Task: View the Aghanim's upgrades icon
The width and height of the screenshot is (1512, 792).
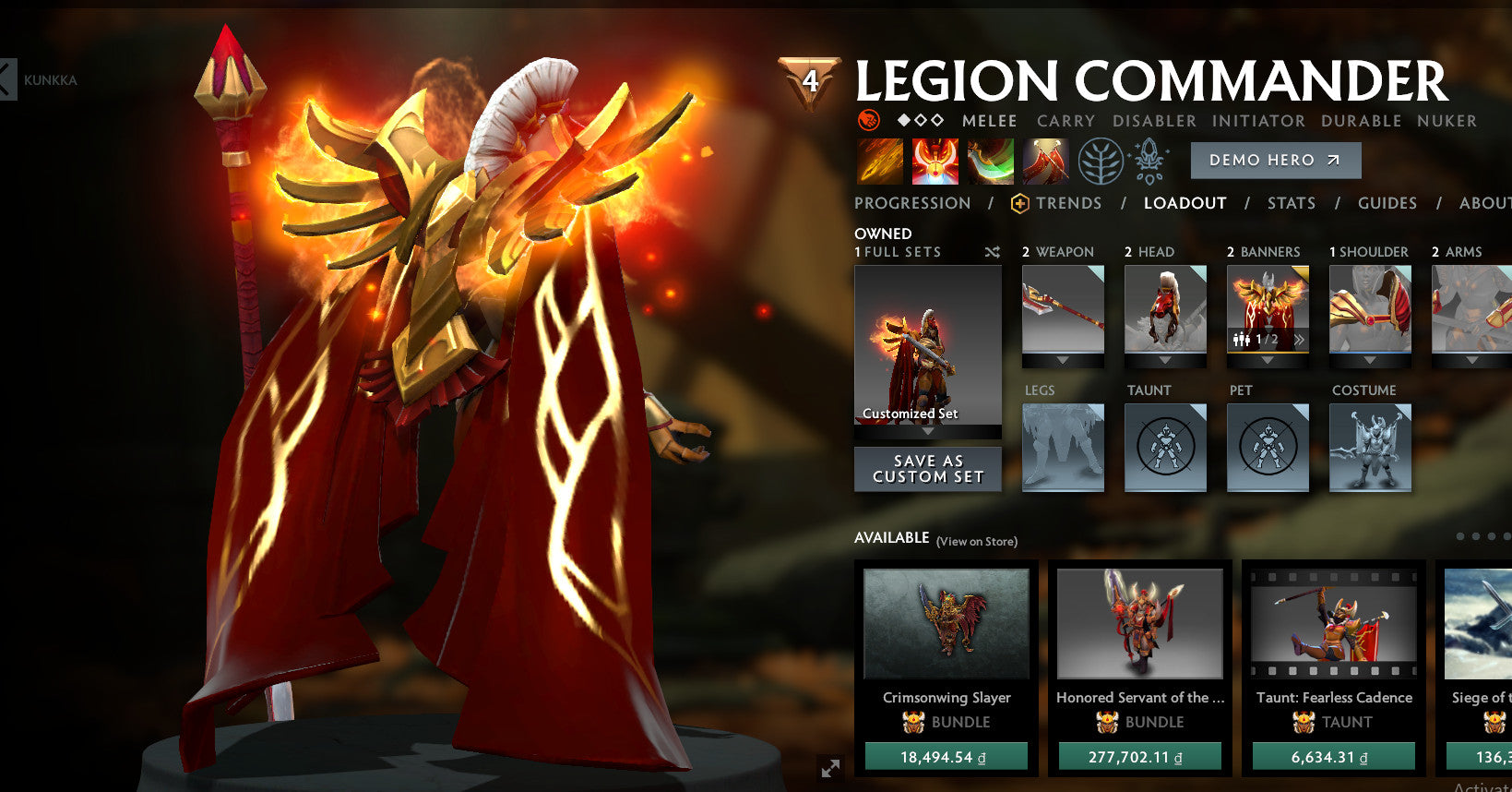Action: (1149, 160)
